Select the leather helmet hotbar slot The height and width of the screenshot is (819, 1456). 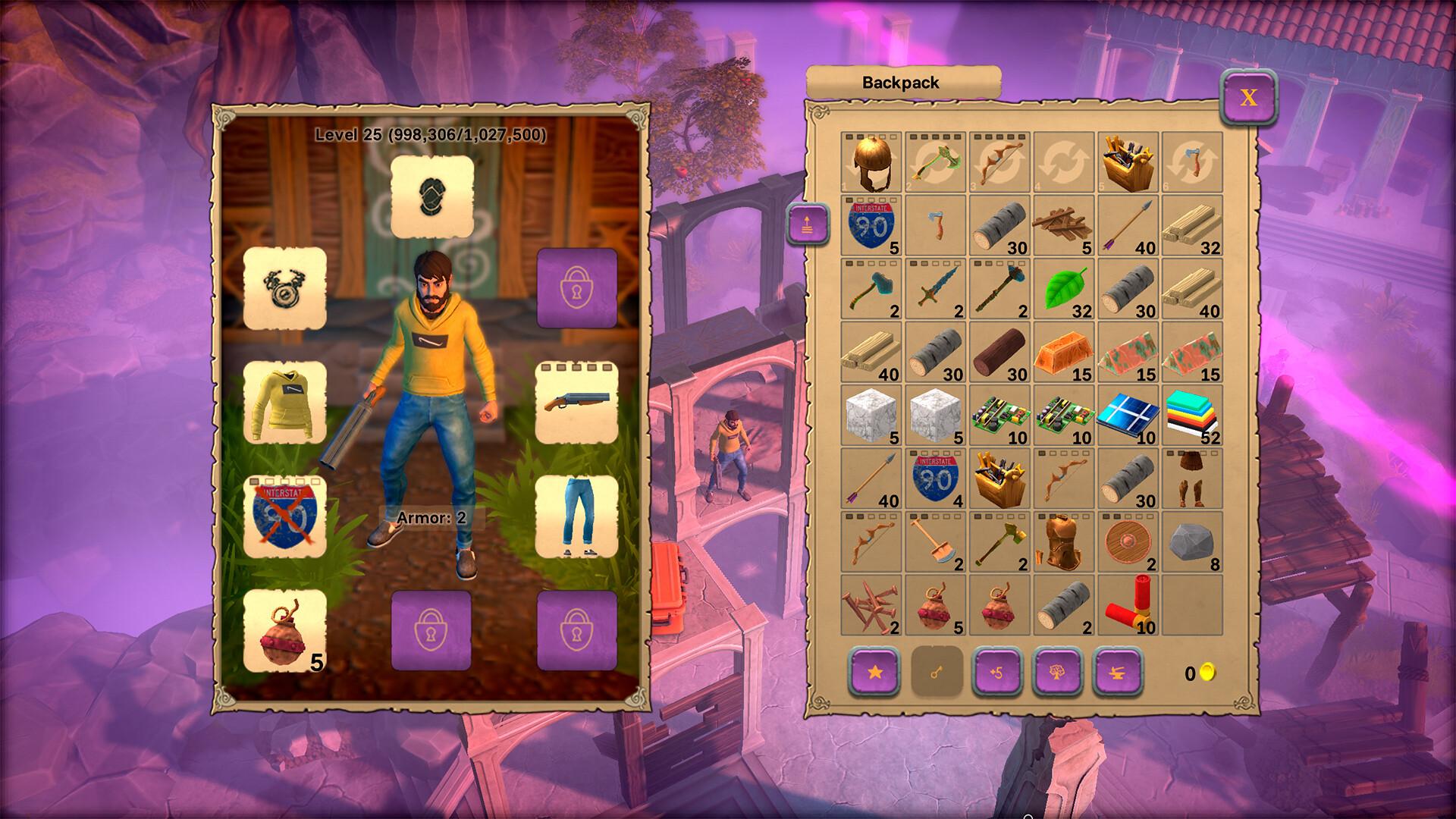[871, 162]
